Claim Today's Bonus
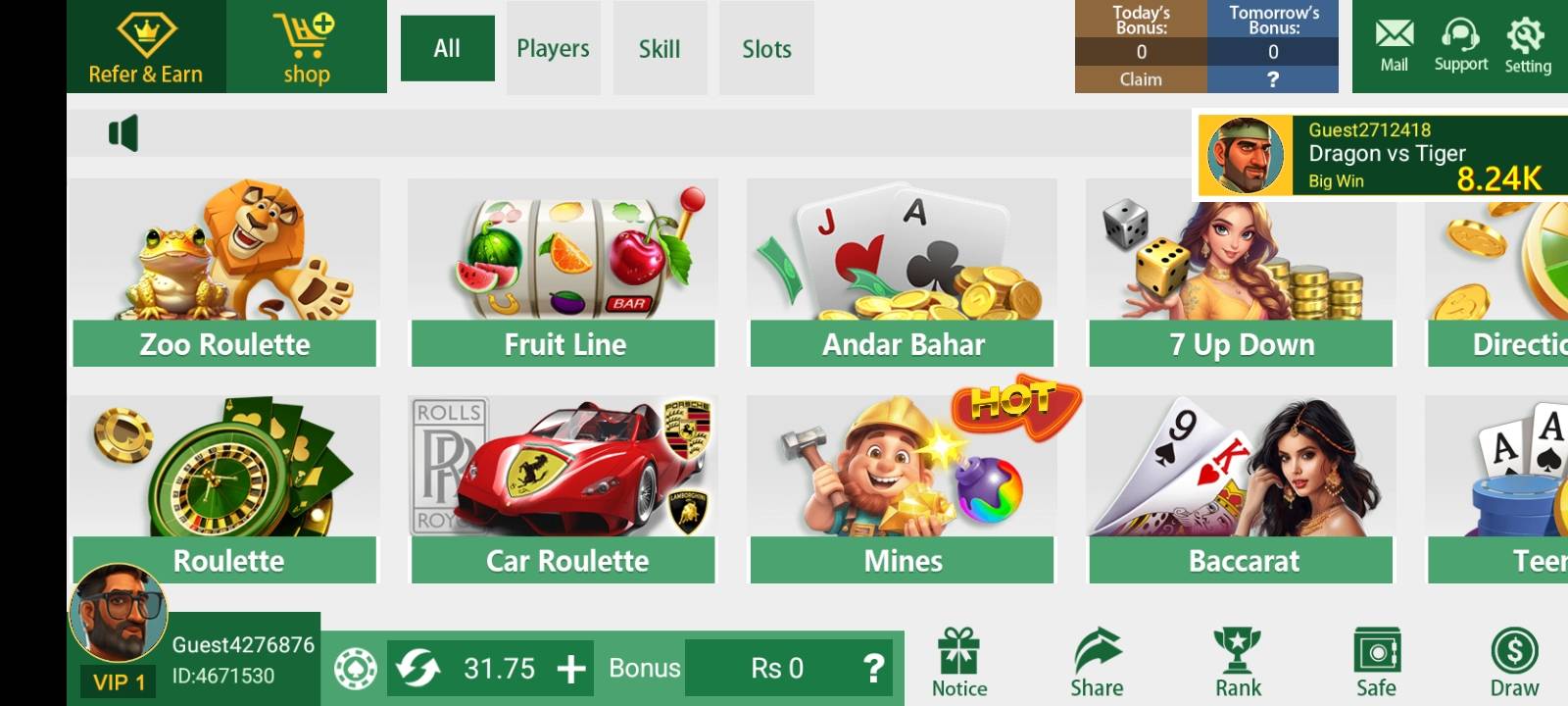 click(x=1140, y=80)
